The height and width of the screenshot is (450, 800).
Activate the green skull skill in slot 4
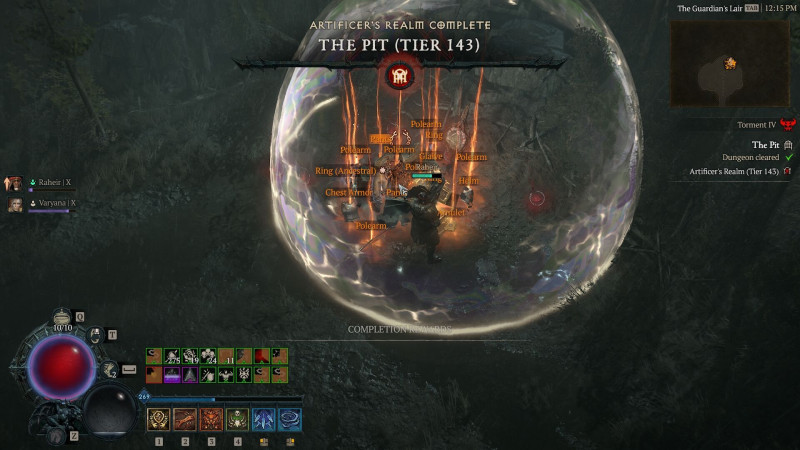237,419
